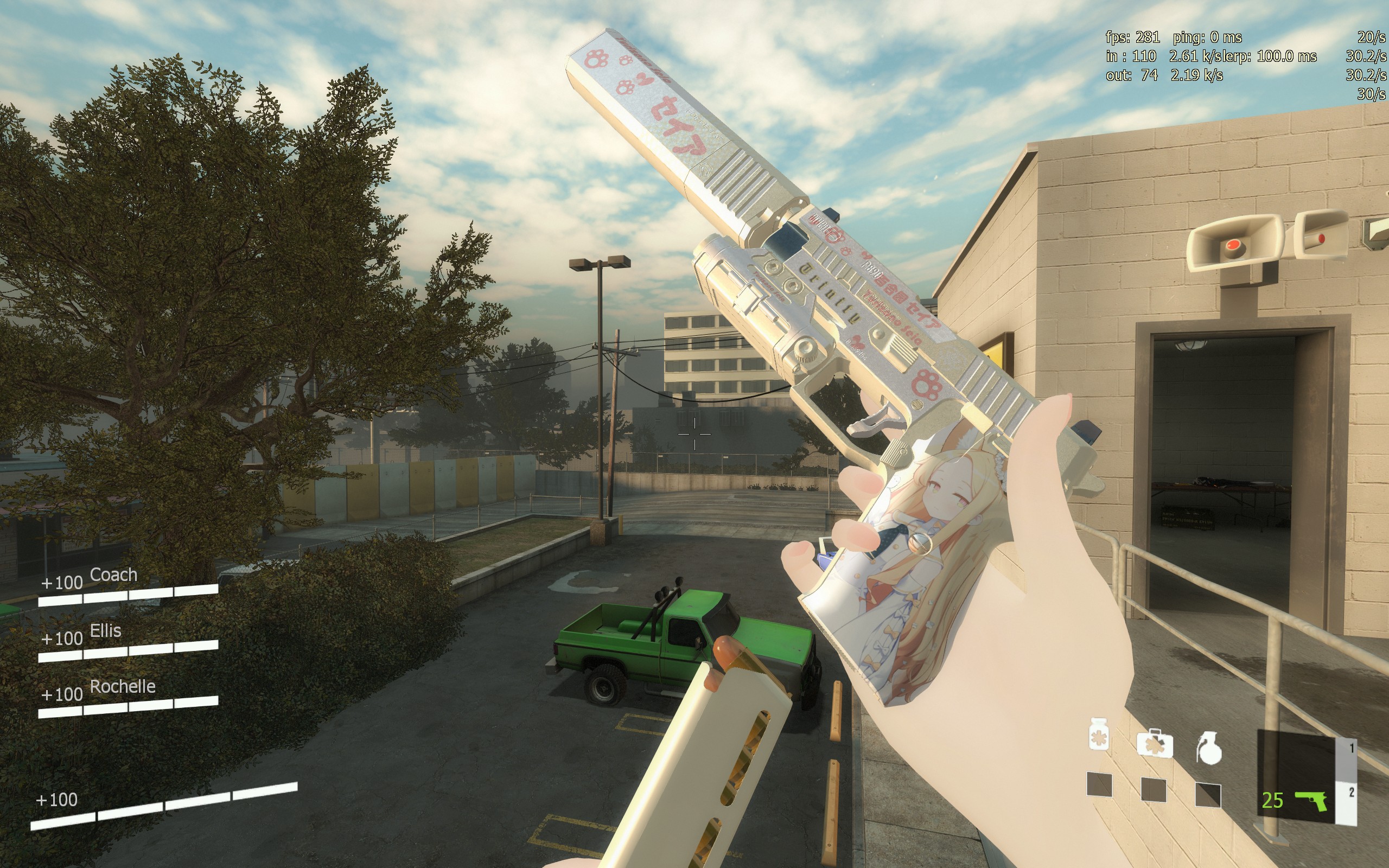Viewport: 1389px width, 868px height.
Task: Select the grenade throwable icon
Action: point(1209,749)
